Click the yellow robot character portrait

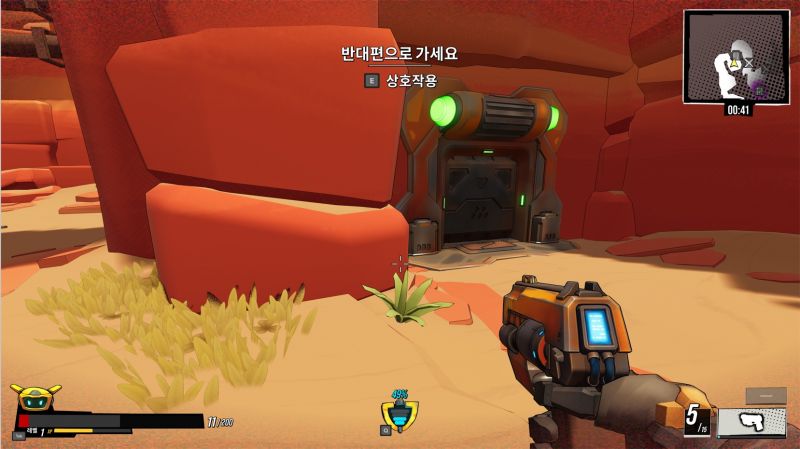click(35, 398)
